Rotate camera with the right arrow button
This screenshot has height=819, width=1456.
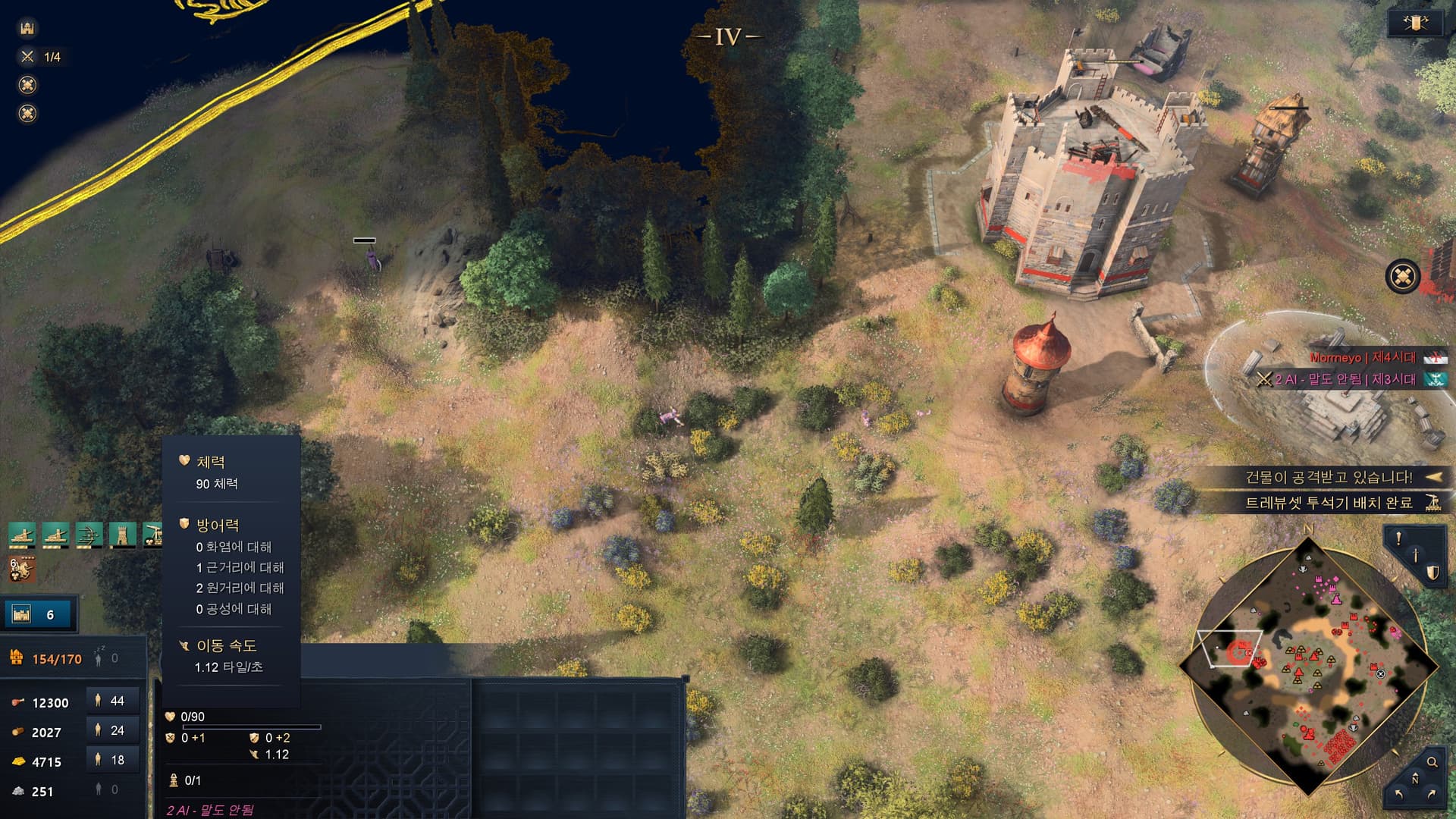(1432, 795)
